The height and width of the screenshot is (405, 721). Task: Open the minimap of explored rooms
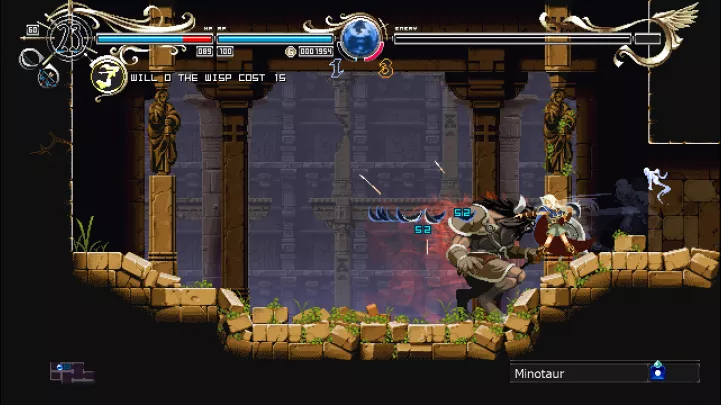[71, 372]
